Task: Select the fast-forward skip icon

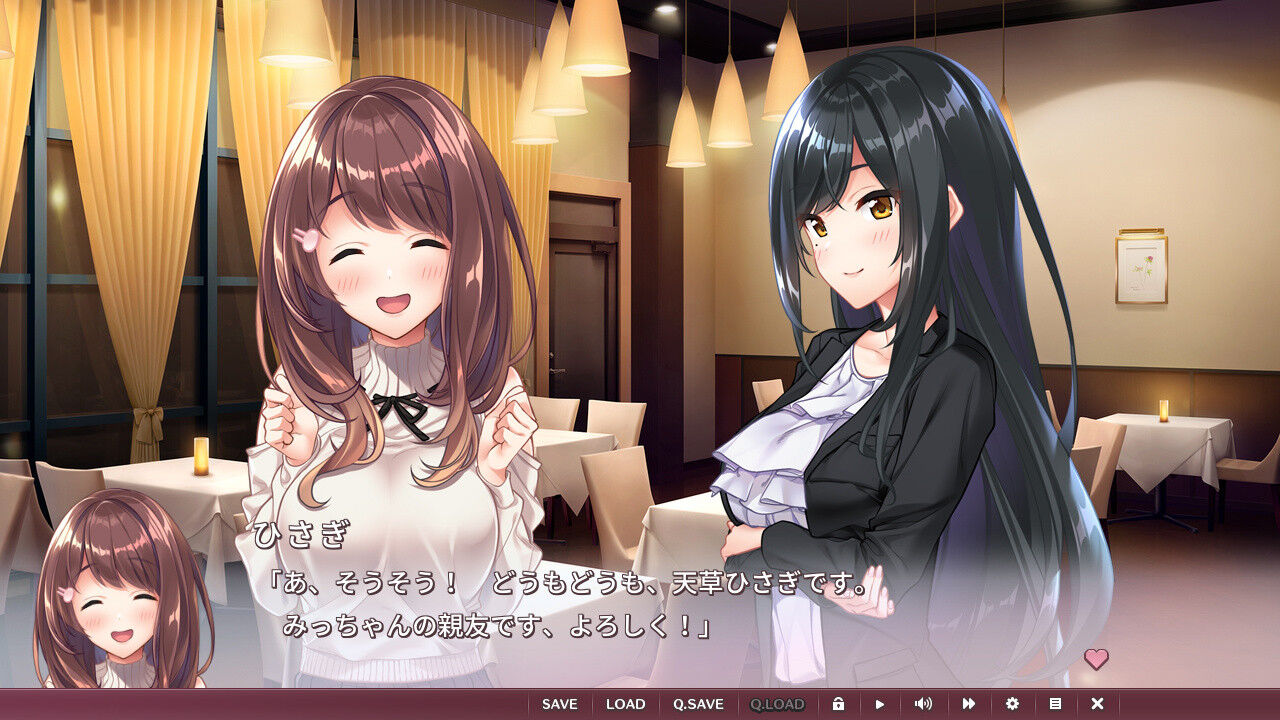Action: [x=969, y=704]
